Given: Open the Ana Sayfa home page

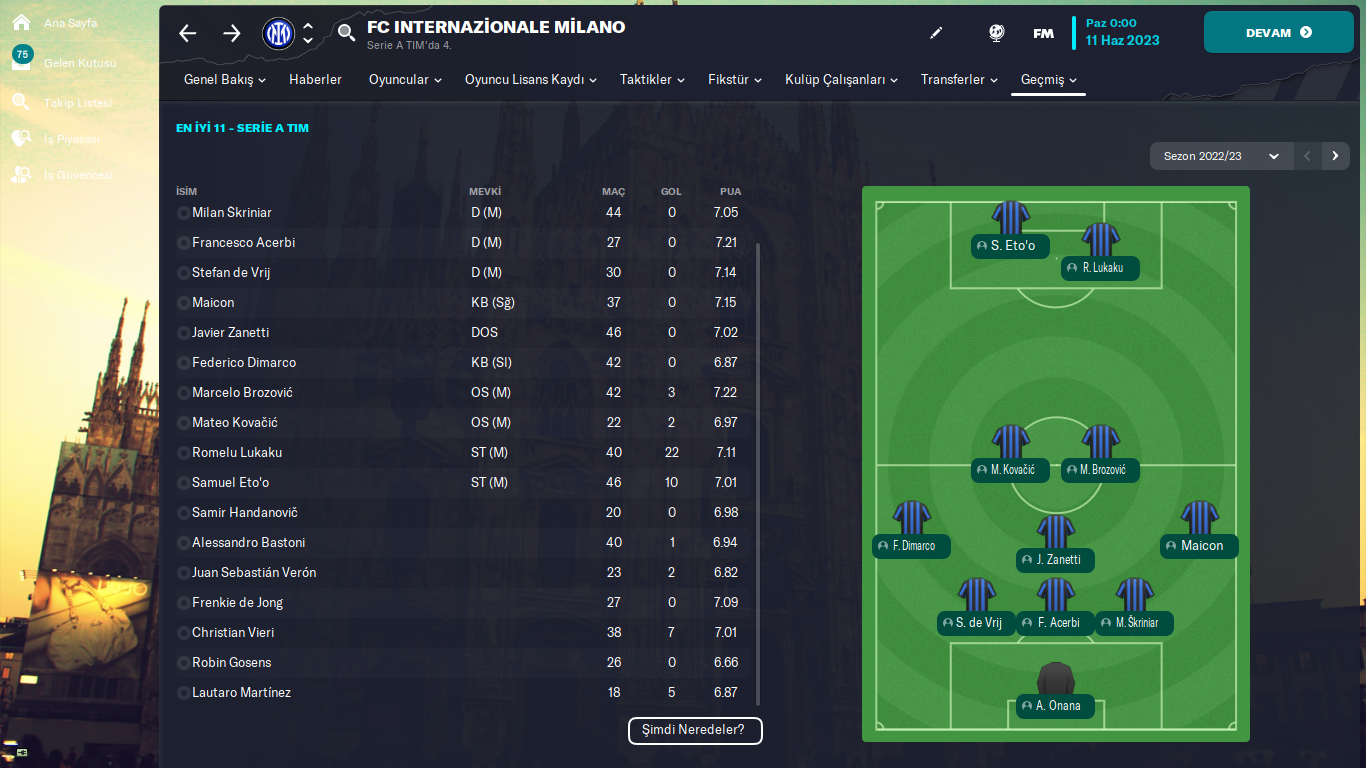Looking at the screenshot, I should pyautogui.click(x=69, y=22).
